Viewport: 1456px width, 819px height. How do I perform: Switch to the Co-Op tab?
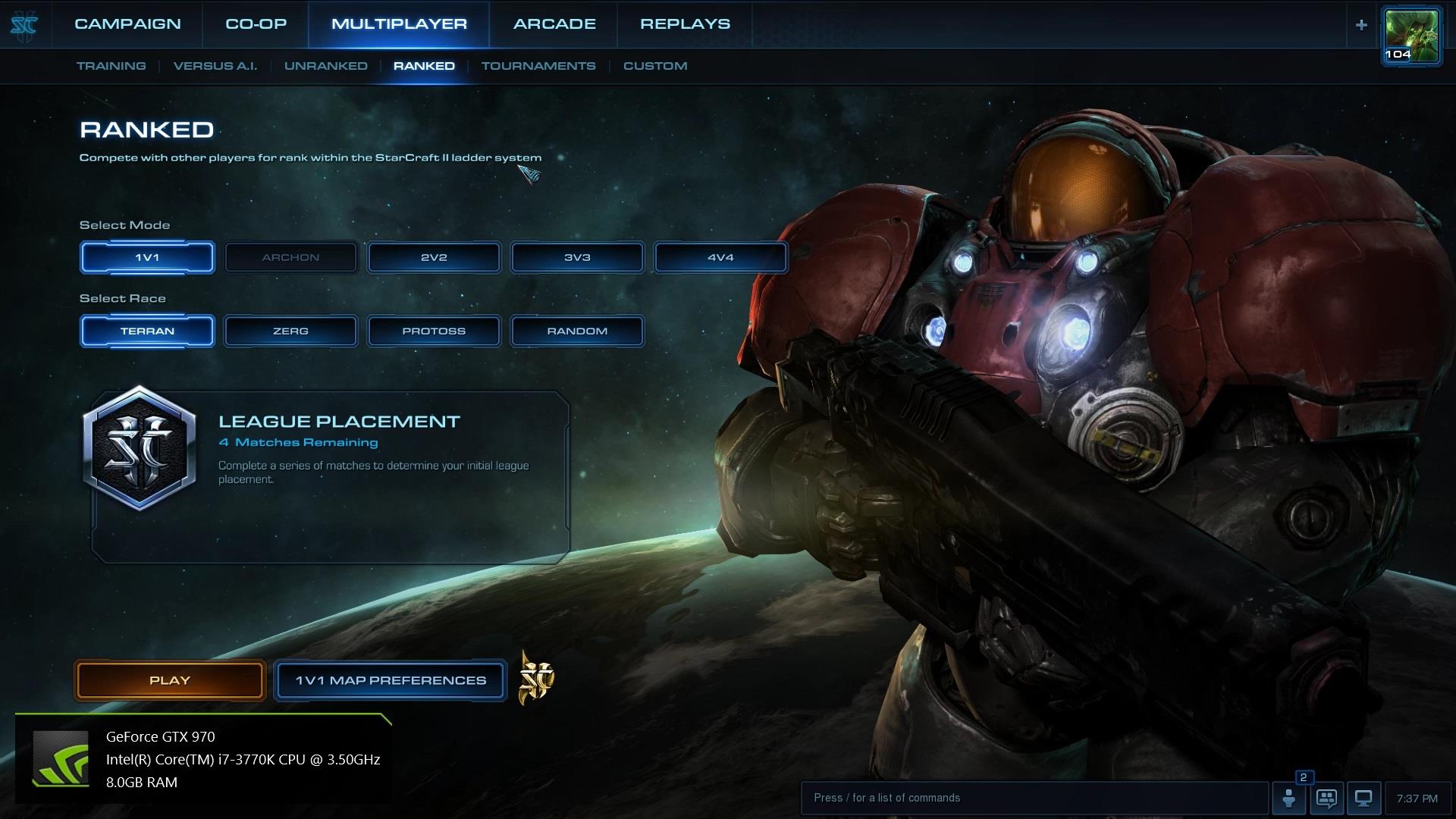[x=256, y=24]
